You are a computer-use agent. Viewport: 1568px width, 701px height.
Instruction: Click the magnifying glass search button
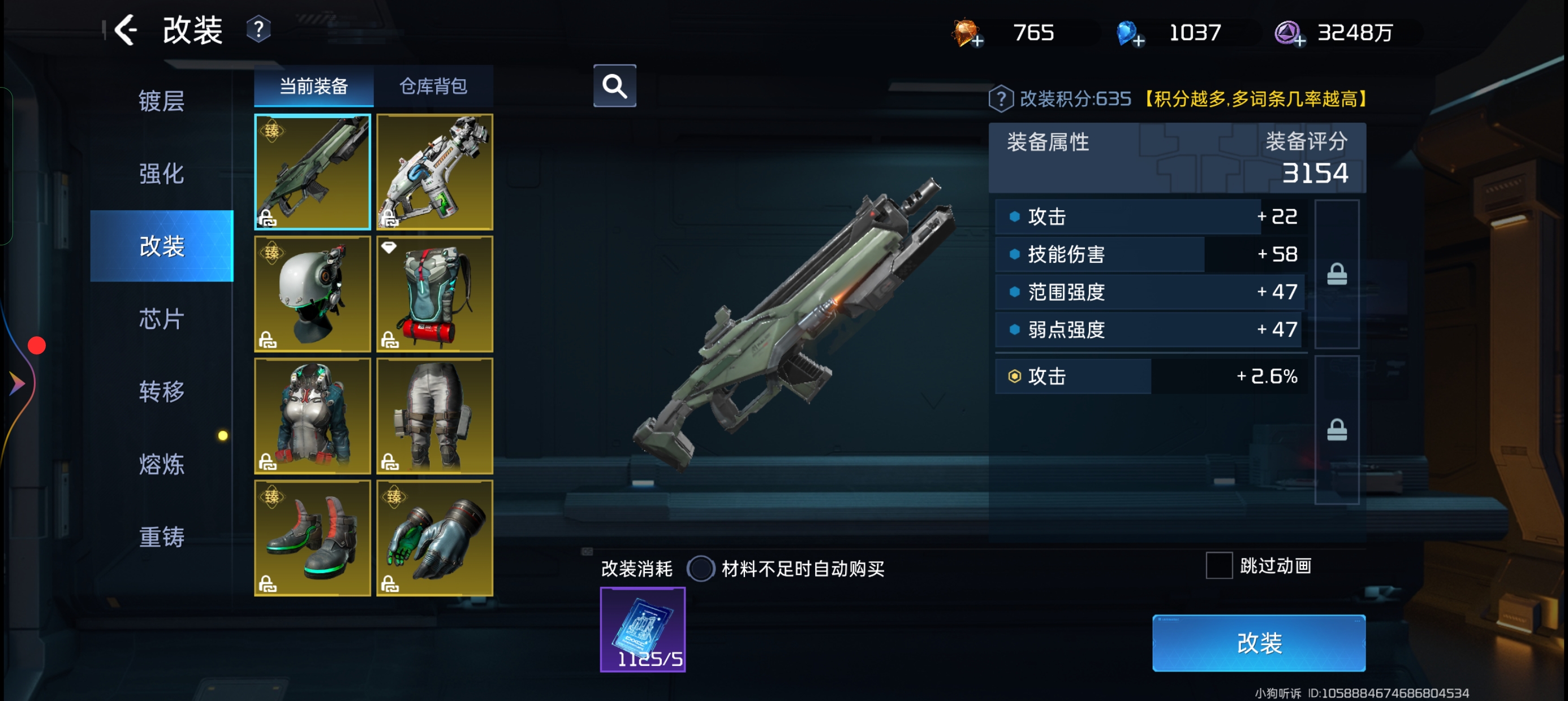point(615,86)
